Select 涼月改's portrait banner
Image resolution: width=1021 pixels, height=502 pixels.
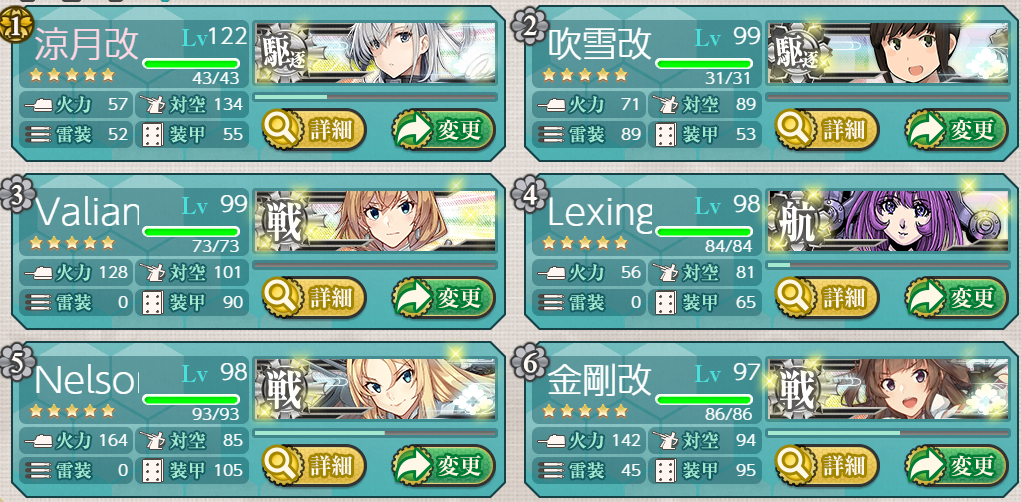pyautogui.click(x=376, y=52)
